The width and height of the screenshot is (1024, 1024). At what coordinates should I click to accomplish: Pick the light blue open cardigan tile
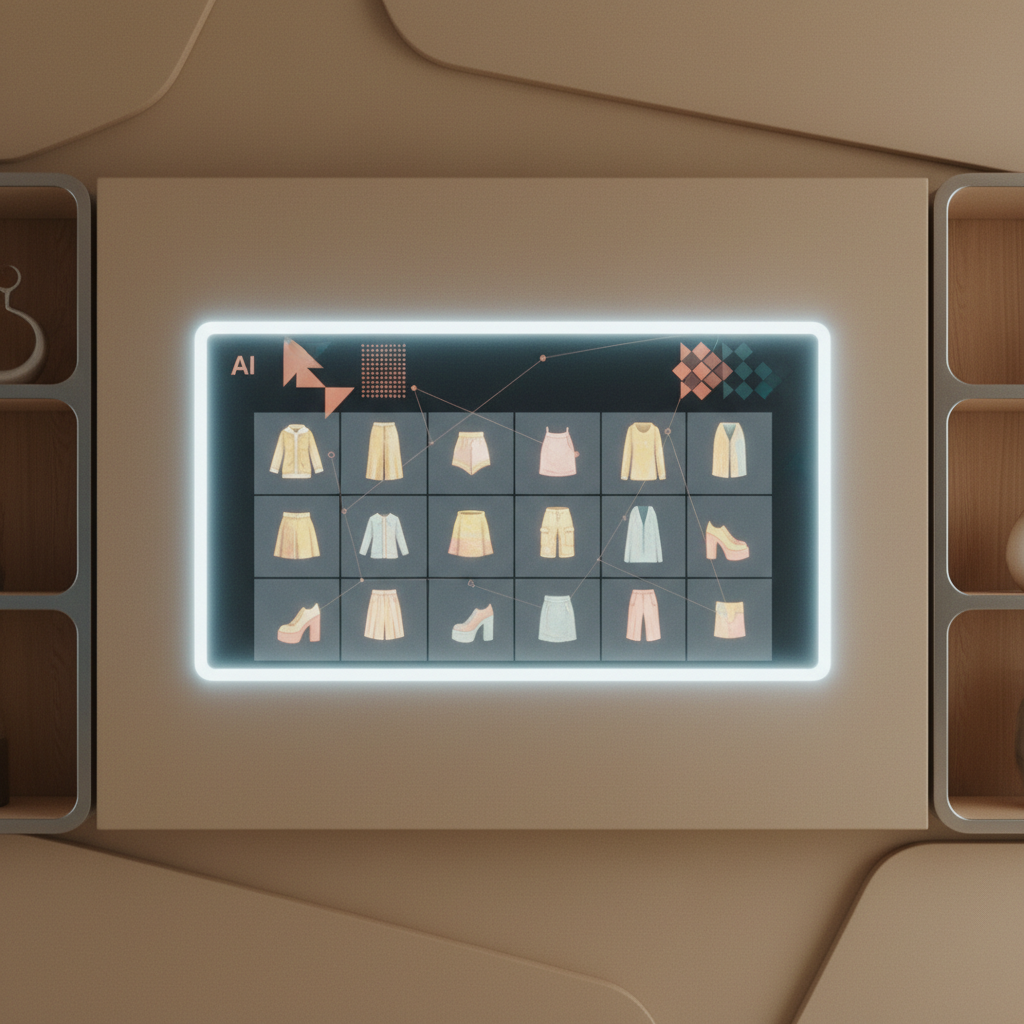(643, 535)
